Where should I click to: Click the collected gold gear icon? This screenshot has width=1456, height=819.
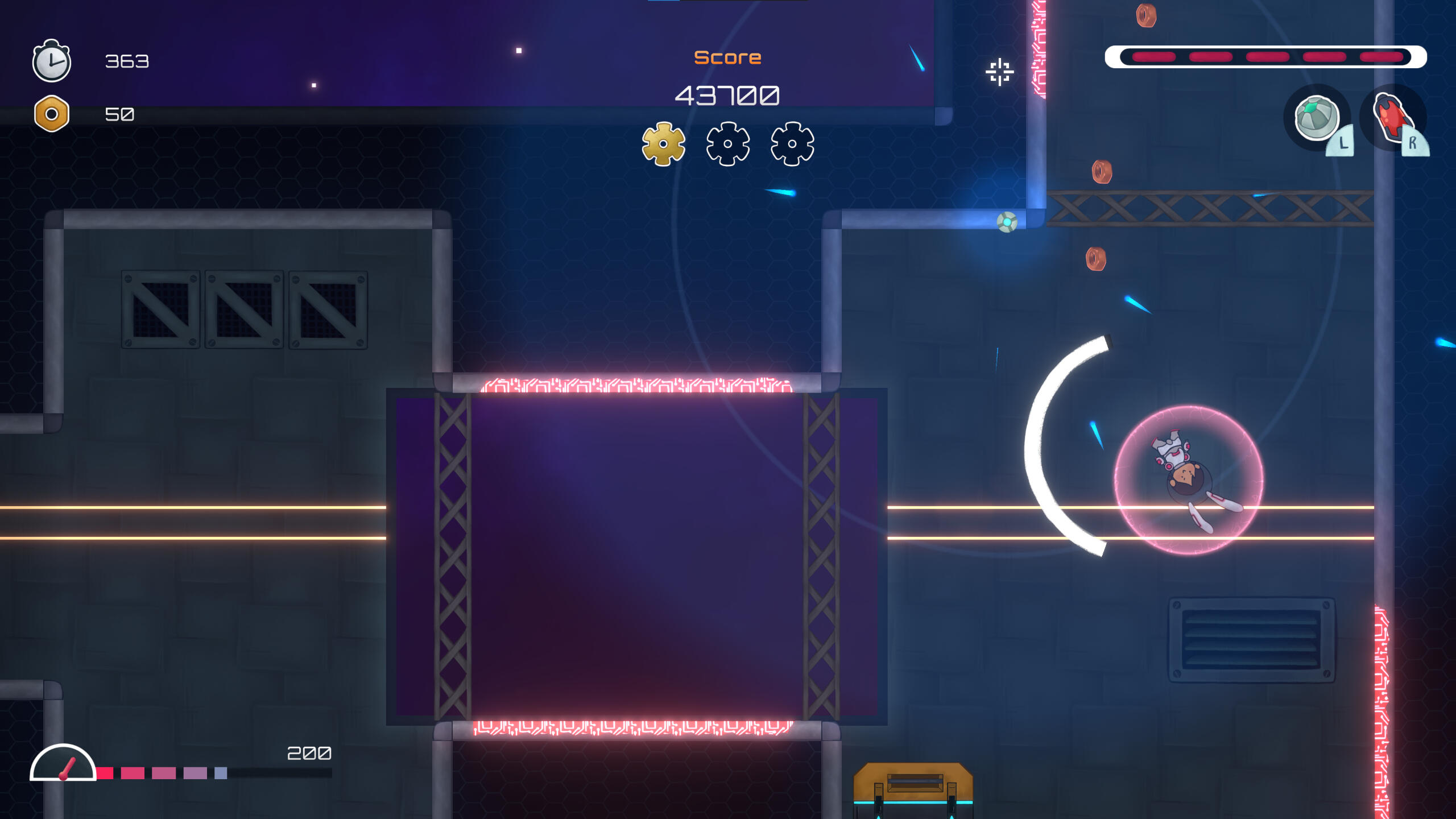point(663,144)
